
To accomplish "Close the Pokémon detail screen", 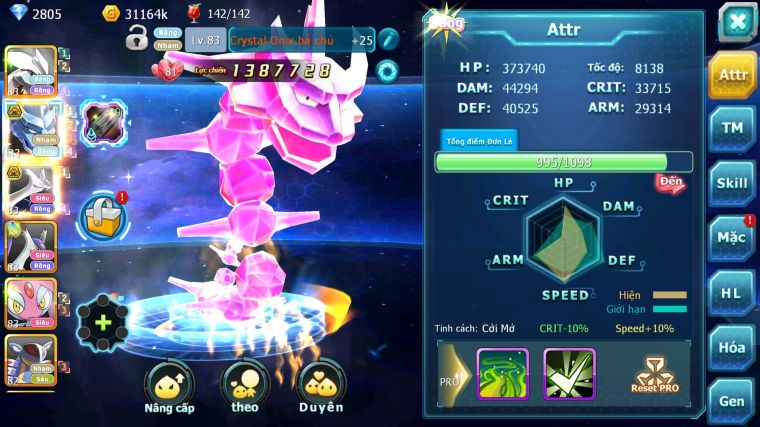I will 736,22.
